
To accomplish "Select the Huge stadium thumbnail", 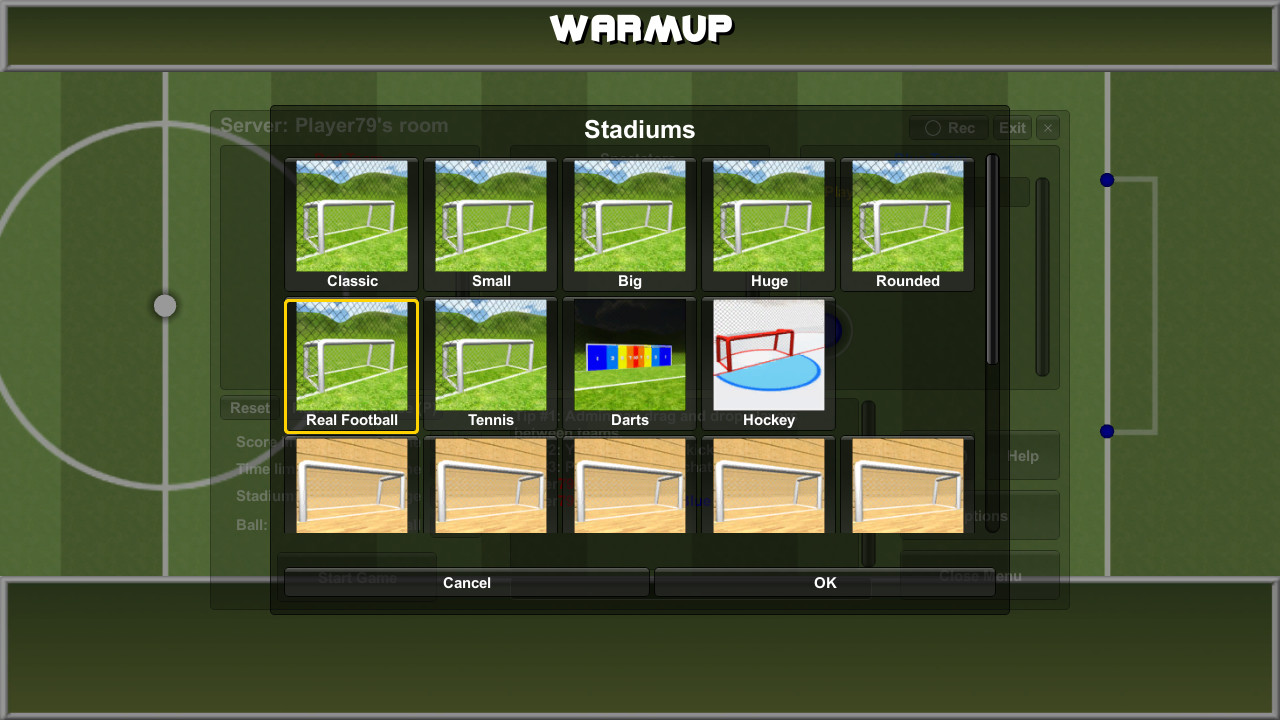I will click(x=768, y=220).
